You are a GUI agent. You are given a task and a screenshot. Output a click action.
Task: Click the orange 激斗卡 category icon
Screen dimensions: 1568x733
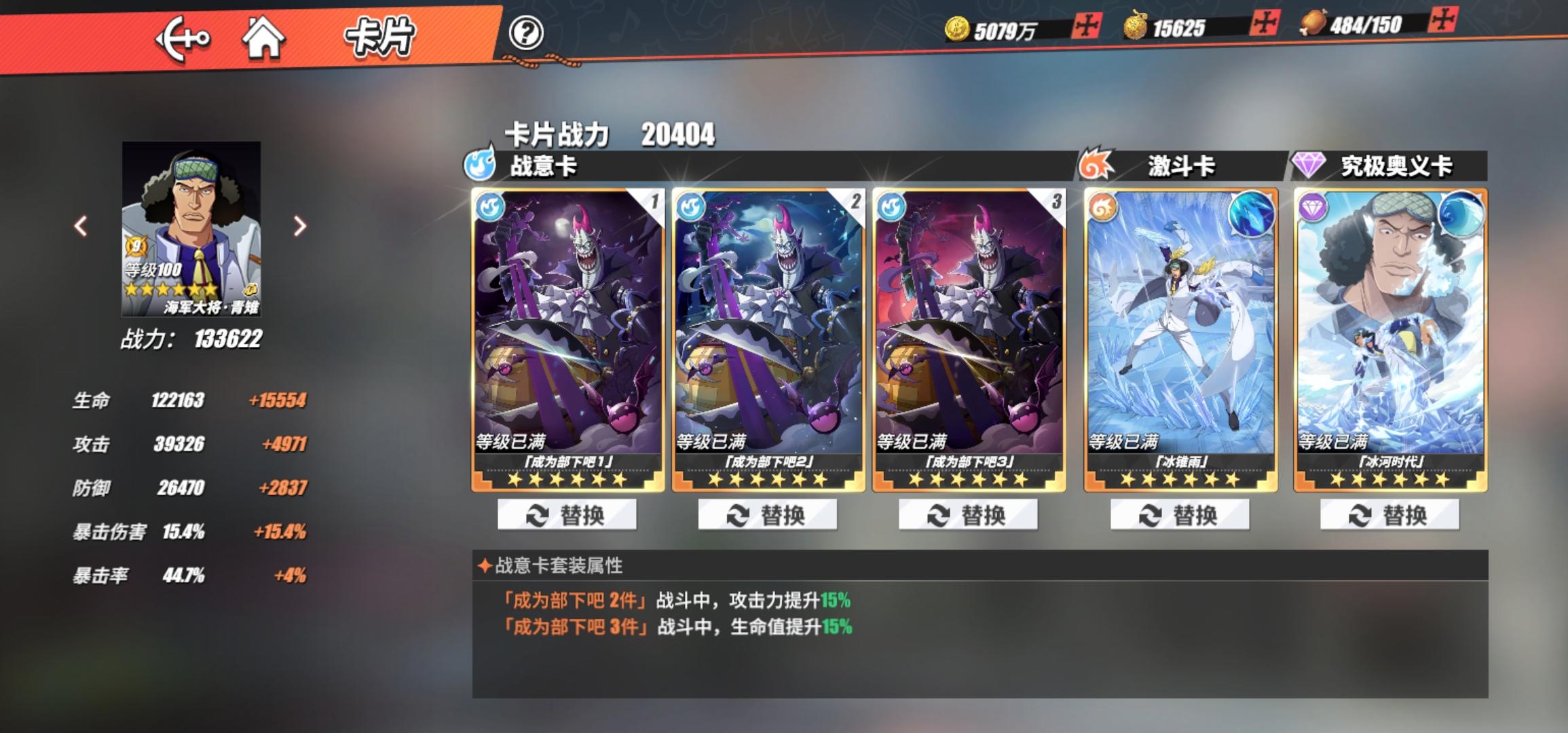pyautogui.click(x=1094, y=163)
